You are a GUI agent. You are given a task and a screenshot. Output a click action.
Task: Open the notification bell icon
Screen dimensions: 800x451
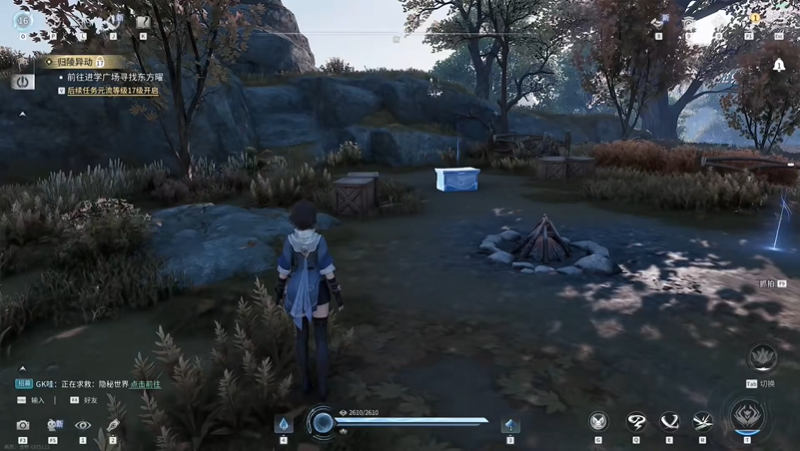pyautogui.click(x=779, y=65)
